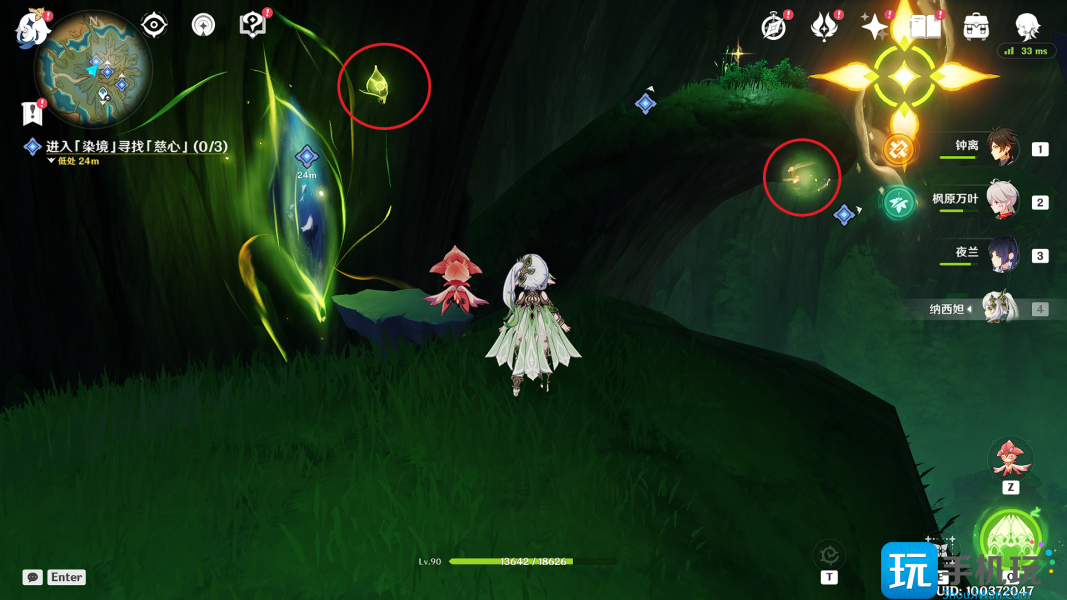Select active character 纳西妲 in party list

click(999, 309)
